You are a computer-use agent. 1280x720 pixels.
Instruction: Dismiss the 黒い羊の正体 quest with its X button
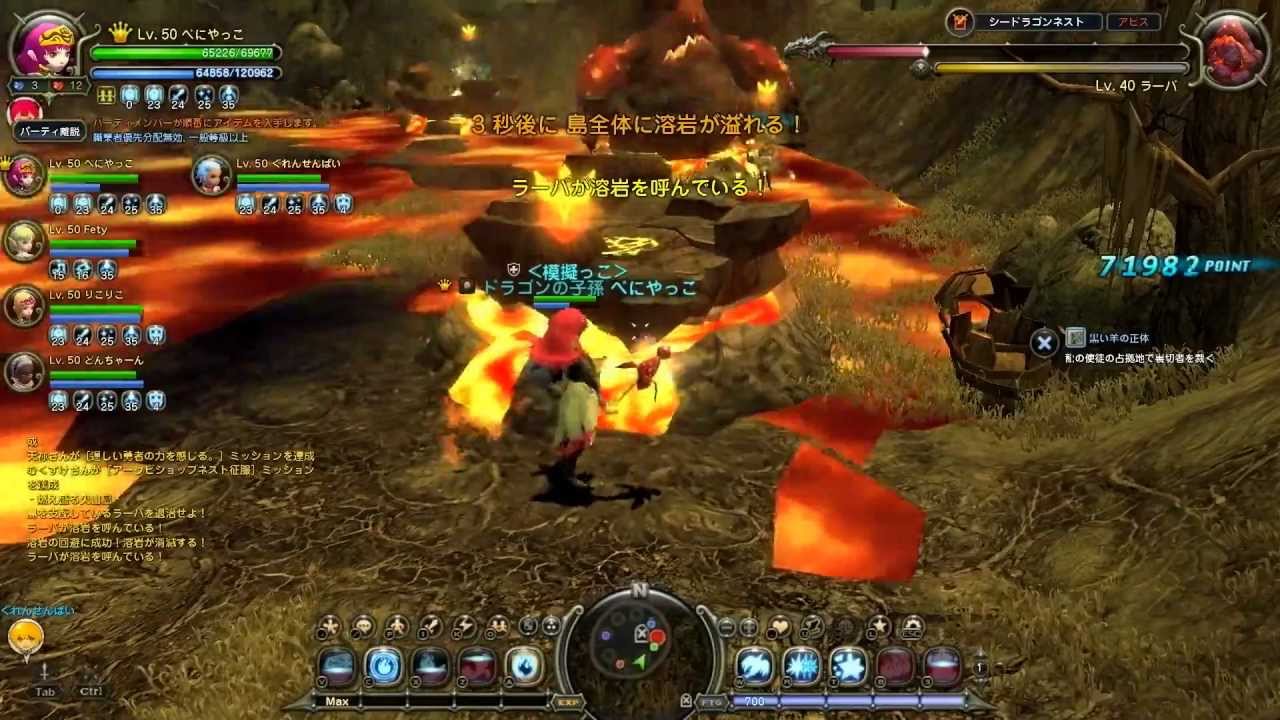click(x=1042, y=339)
